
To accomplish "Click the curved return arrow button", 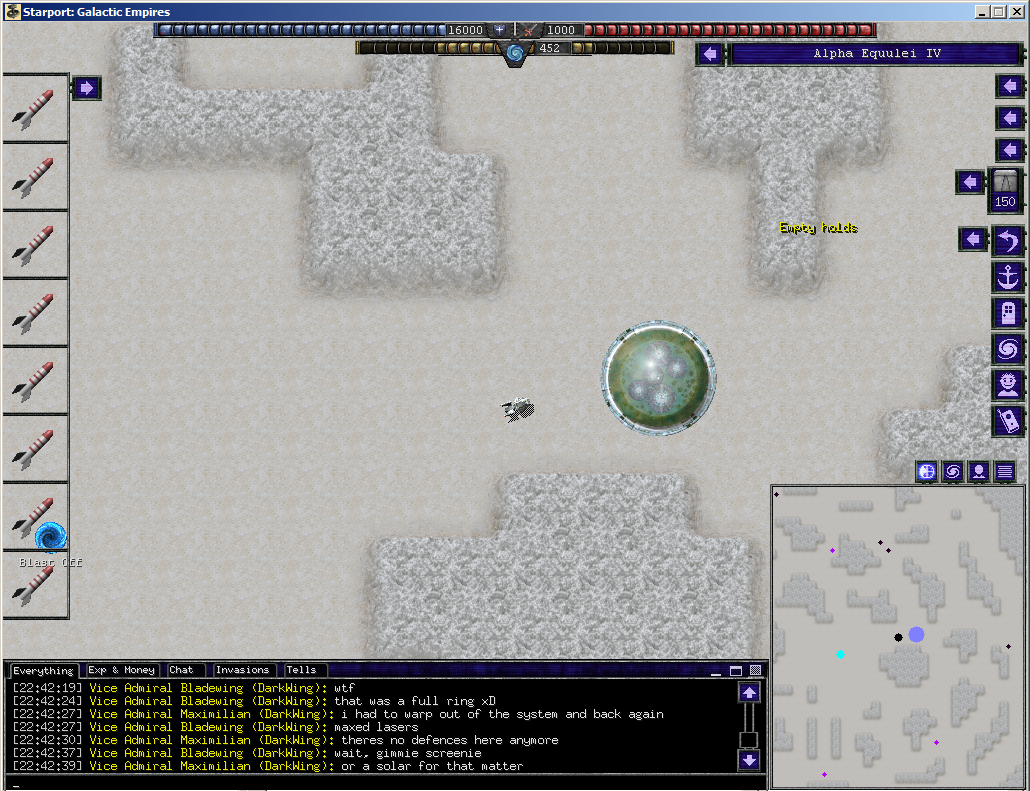I will coord(1007,240).
